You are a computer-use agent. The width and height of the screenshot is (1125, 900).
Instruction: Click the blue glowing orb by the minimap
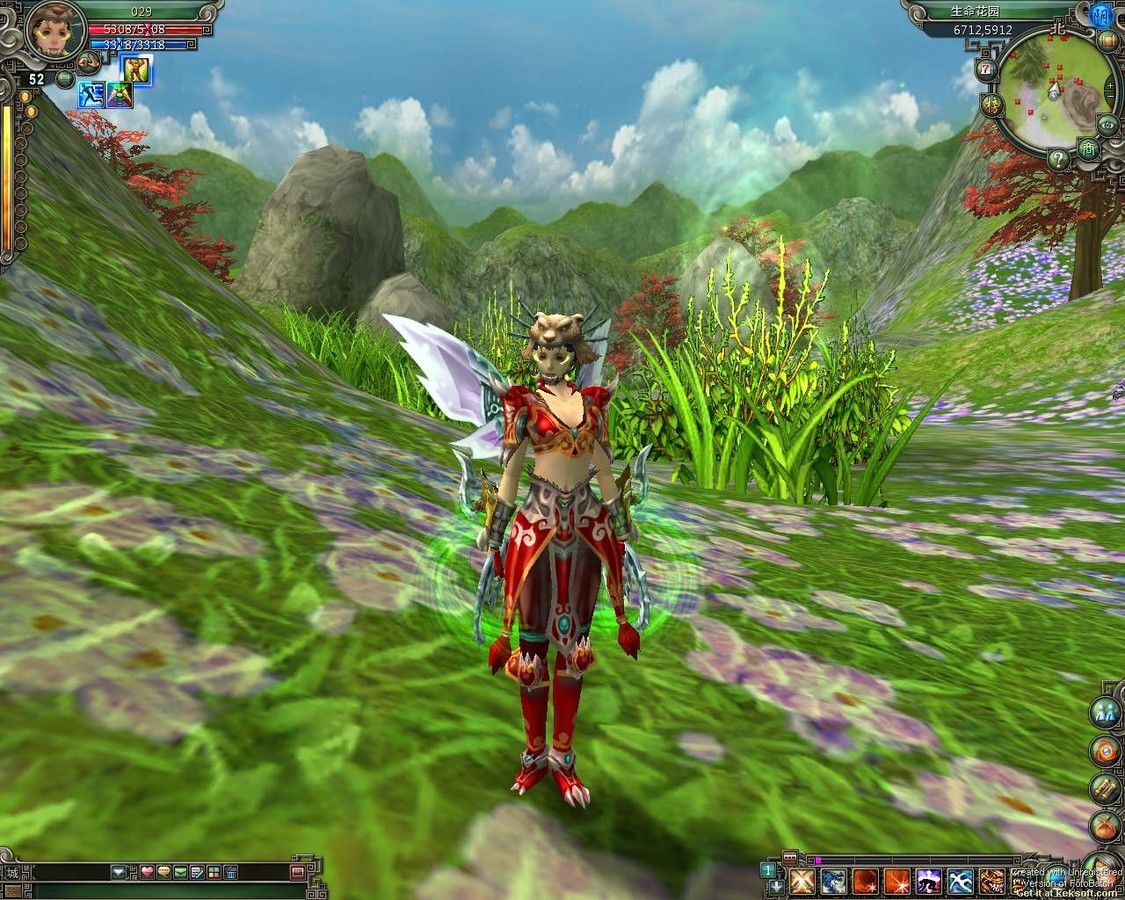(x=1101, y=14)
